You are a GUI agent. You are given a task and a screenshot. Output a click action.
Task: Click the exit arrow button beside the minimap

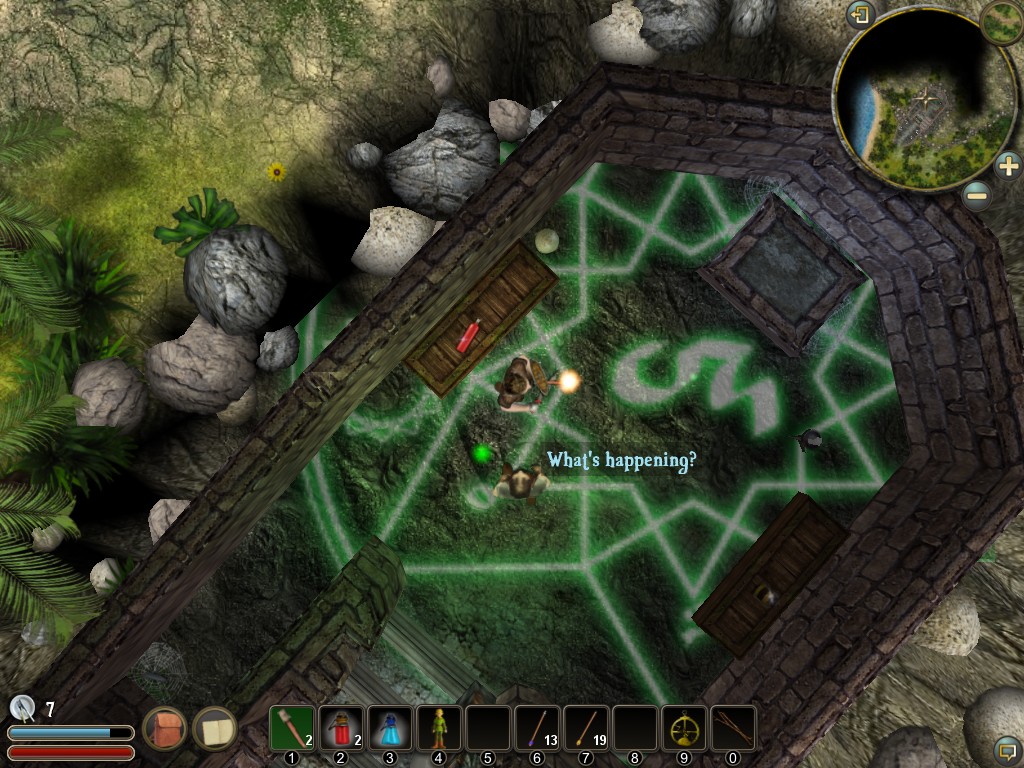click(860, 15)
